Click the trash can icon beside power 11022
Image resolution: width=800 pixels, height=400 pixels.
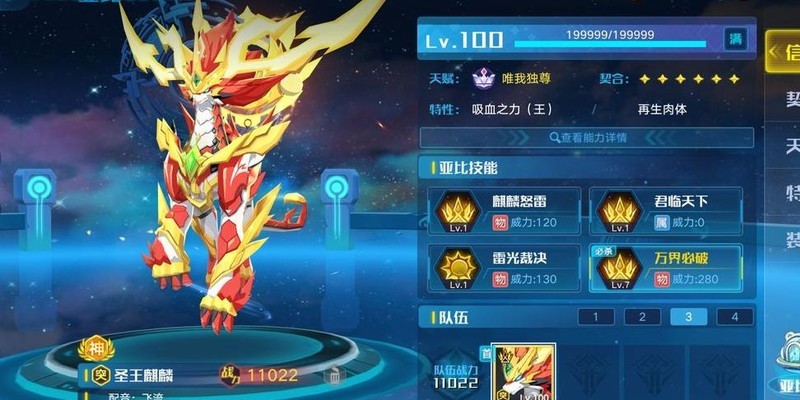[x=334, y=375]
